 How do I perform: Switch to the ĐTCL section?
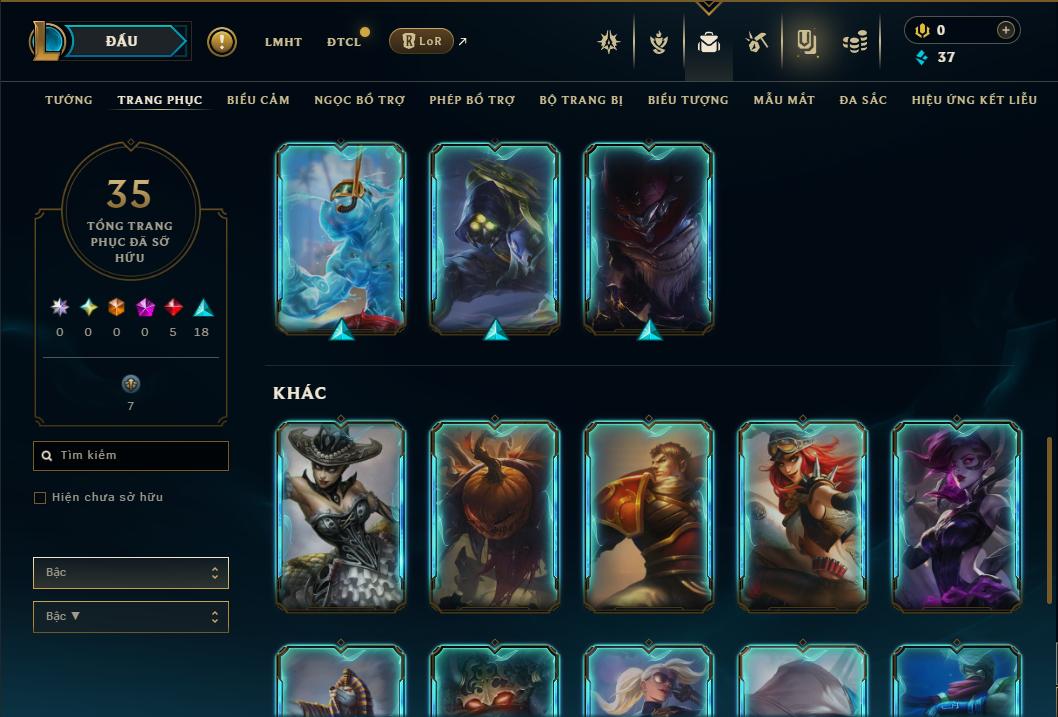[x=343, y=42]
